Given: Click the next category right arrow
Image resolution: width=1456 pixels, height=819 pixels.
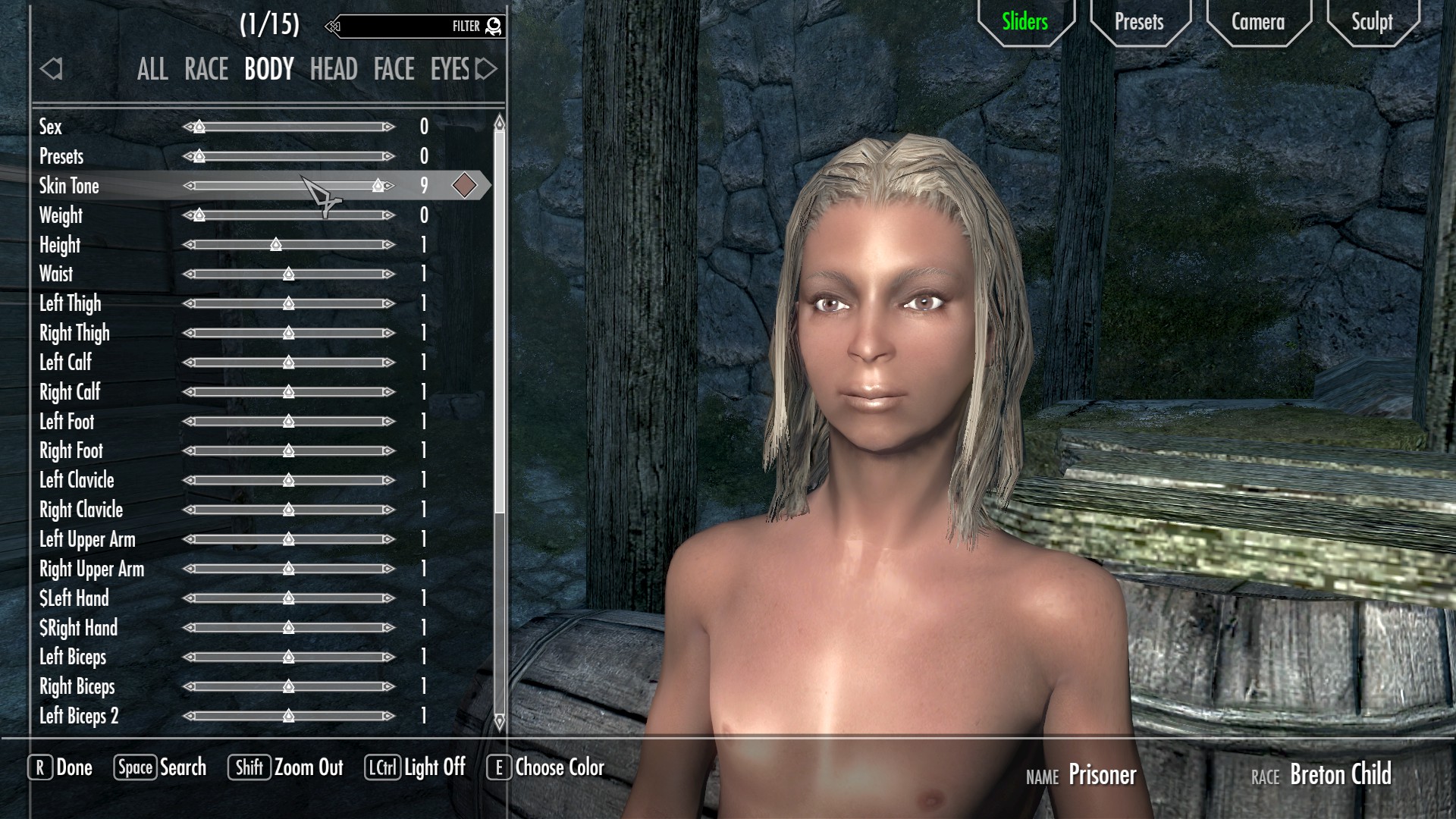Looking at the screenshot, I should [487, 70].
